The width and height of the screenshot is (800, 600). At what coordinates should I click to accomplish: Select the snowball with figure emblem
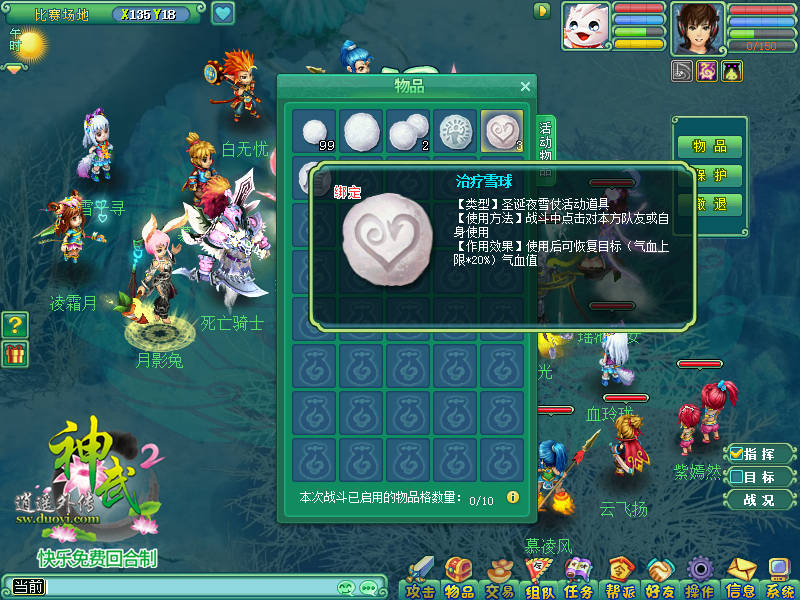point(456,131)
